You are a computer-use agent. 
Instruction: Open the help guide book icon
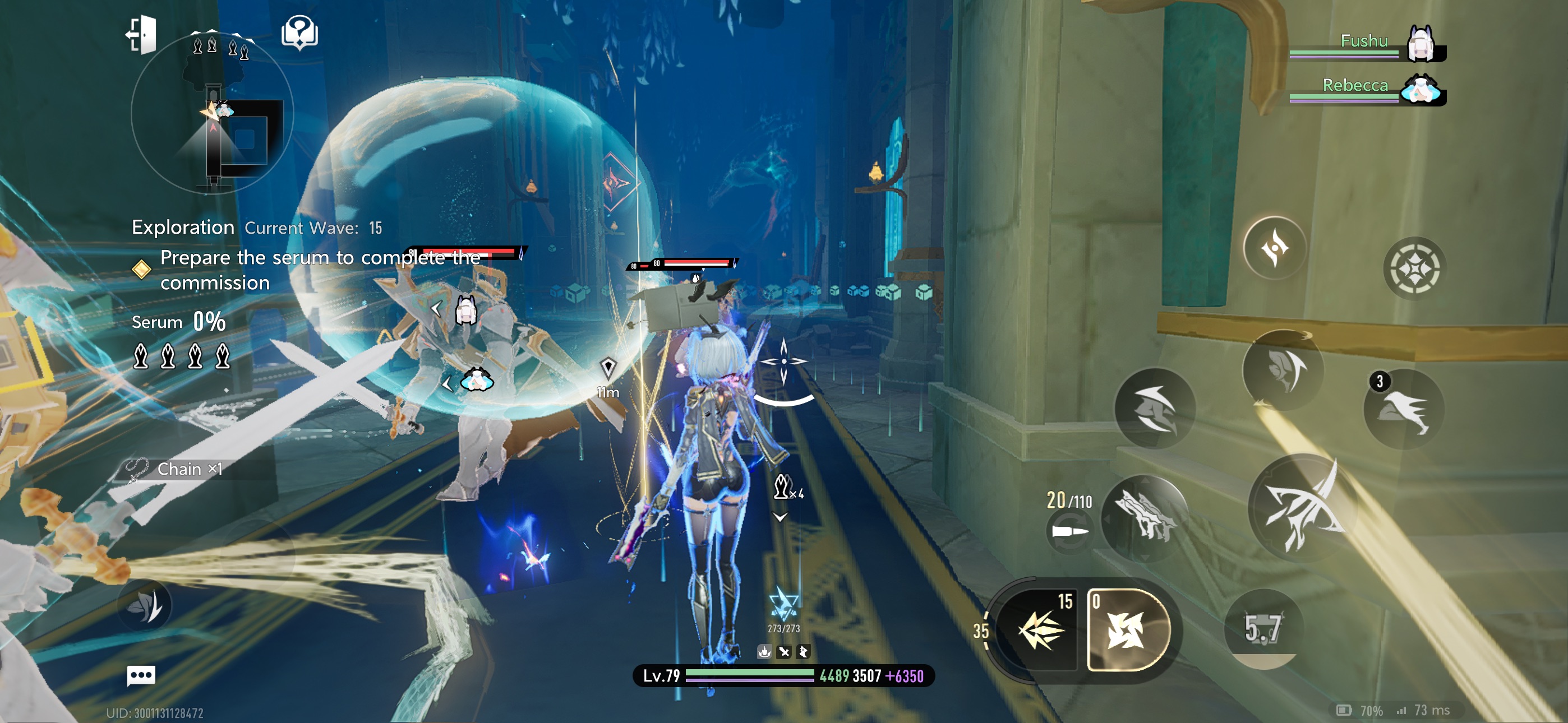tap(299, 33)
